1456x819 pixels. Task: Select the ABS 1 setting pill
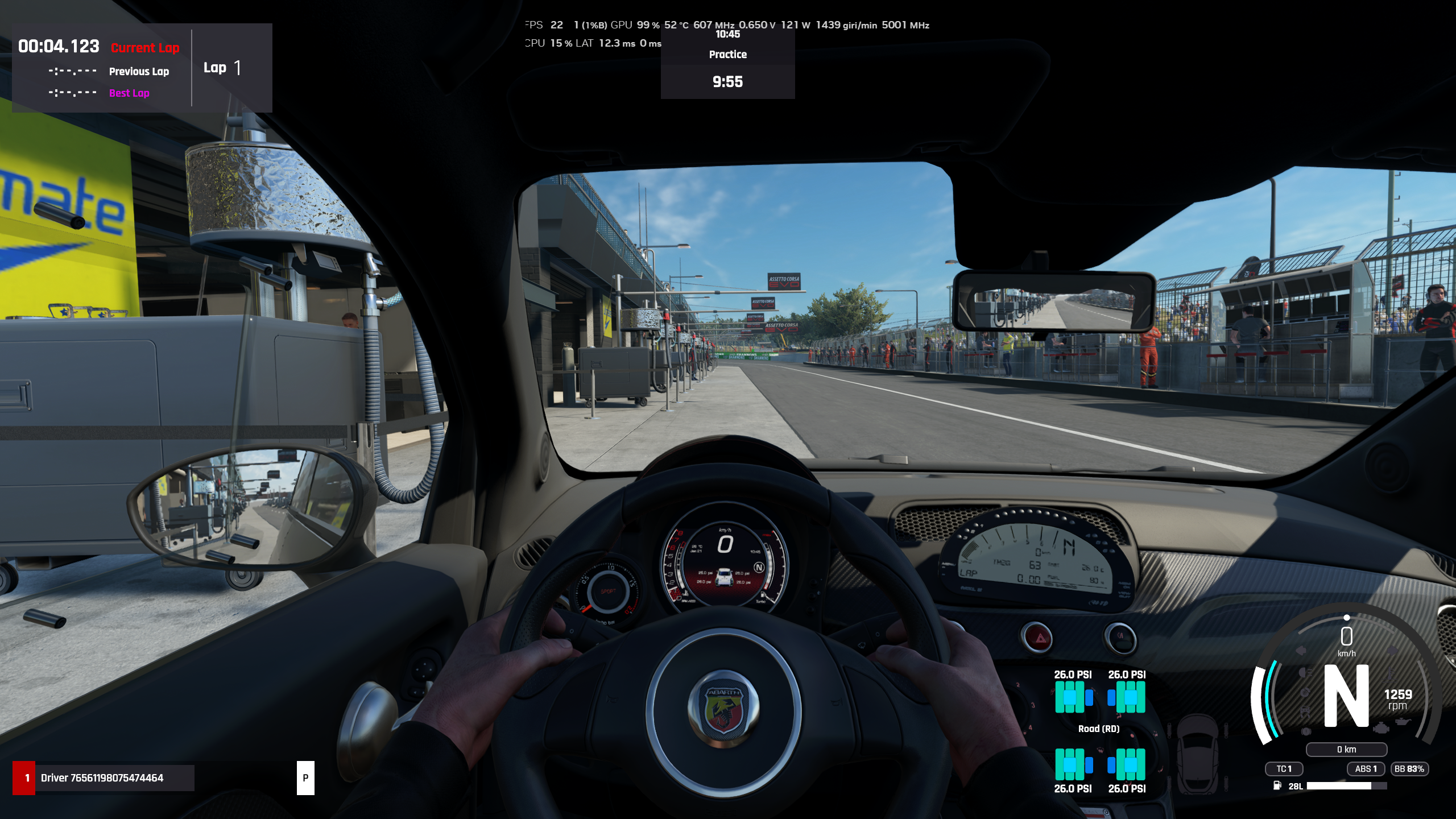point(1366,769)
